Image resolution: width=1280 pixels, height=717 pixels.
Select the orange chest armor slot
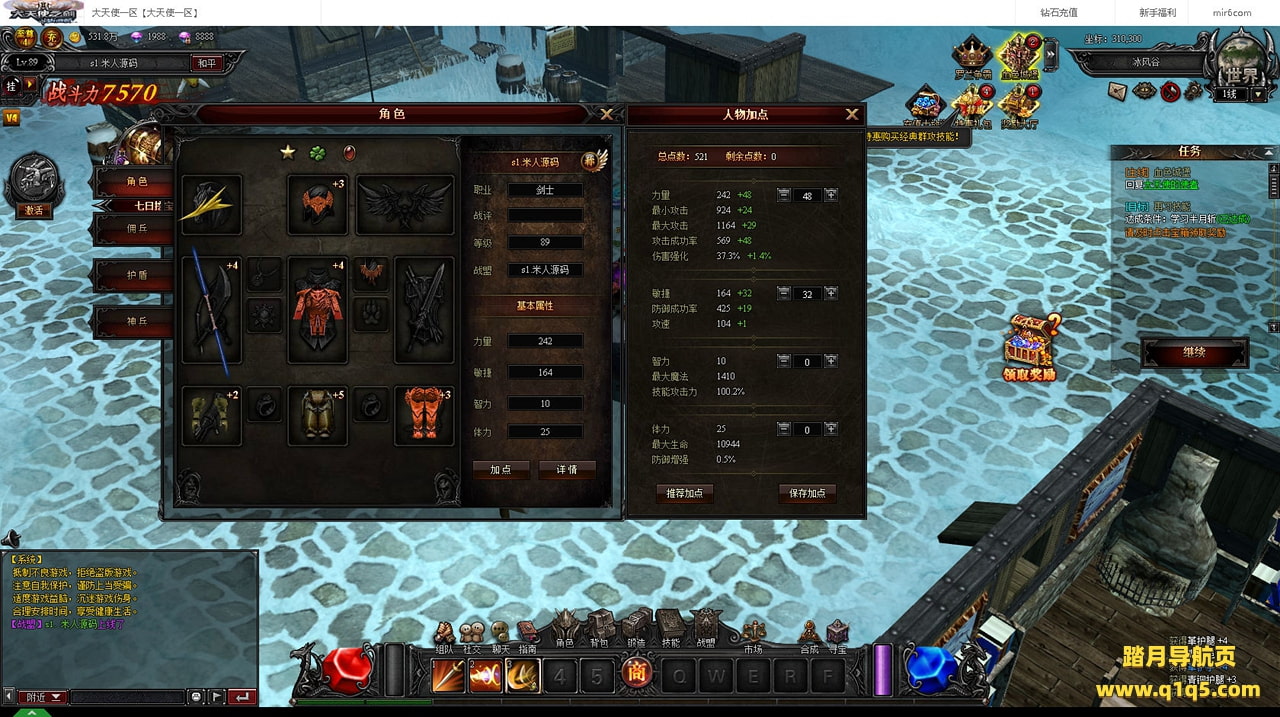pyautogui.click(x=317, y=309)
